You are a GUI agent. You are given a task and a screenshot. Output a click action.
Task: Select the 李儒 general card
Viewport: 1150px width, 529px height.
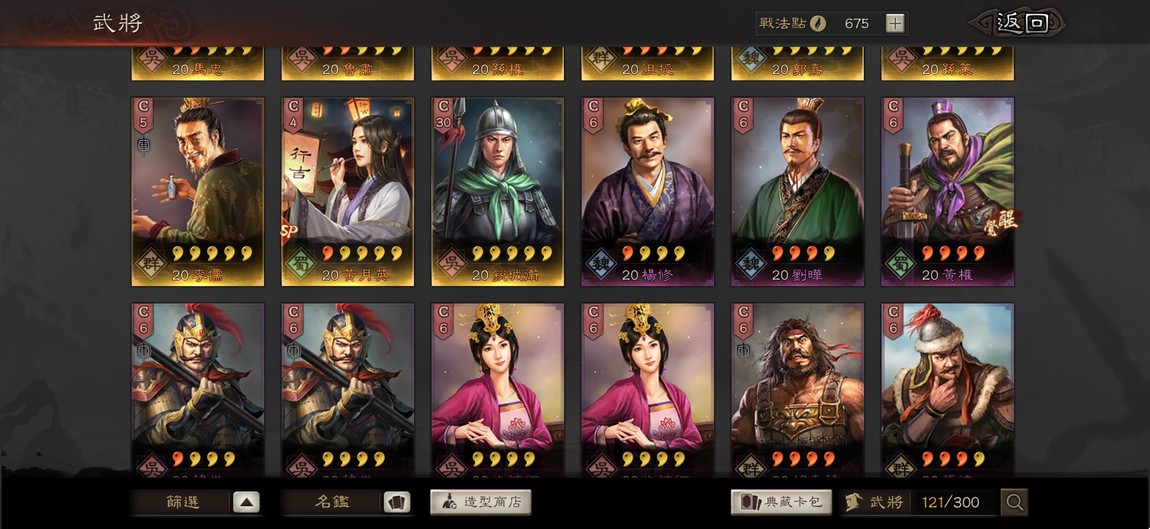point(198,191)
